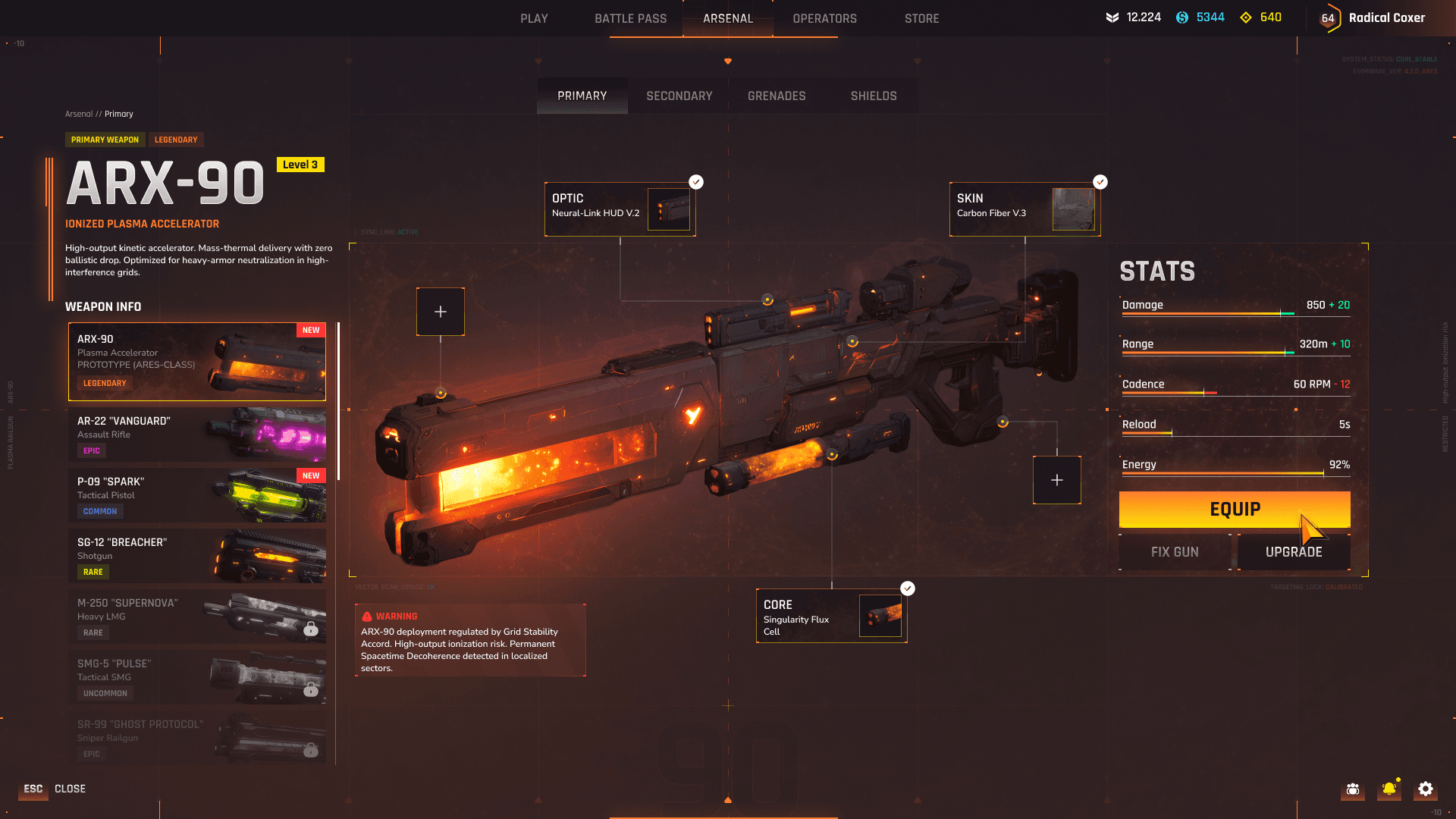Screen dimensions: 1456x819
Task: Choose the Shields tab
Action: coord(874,96)
